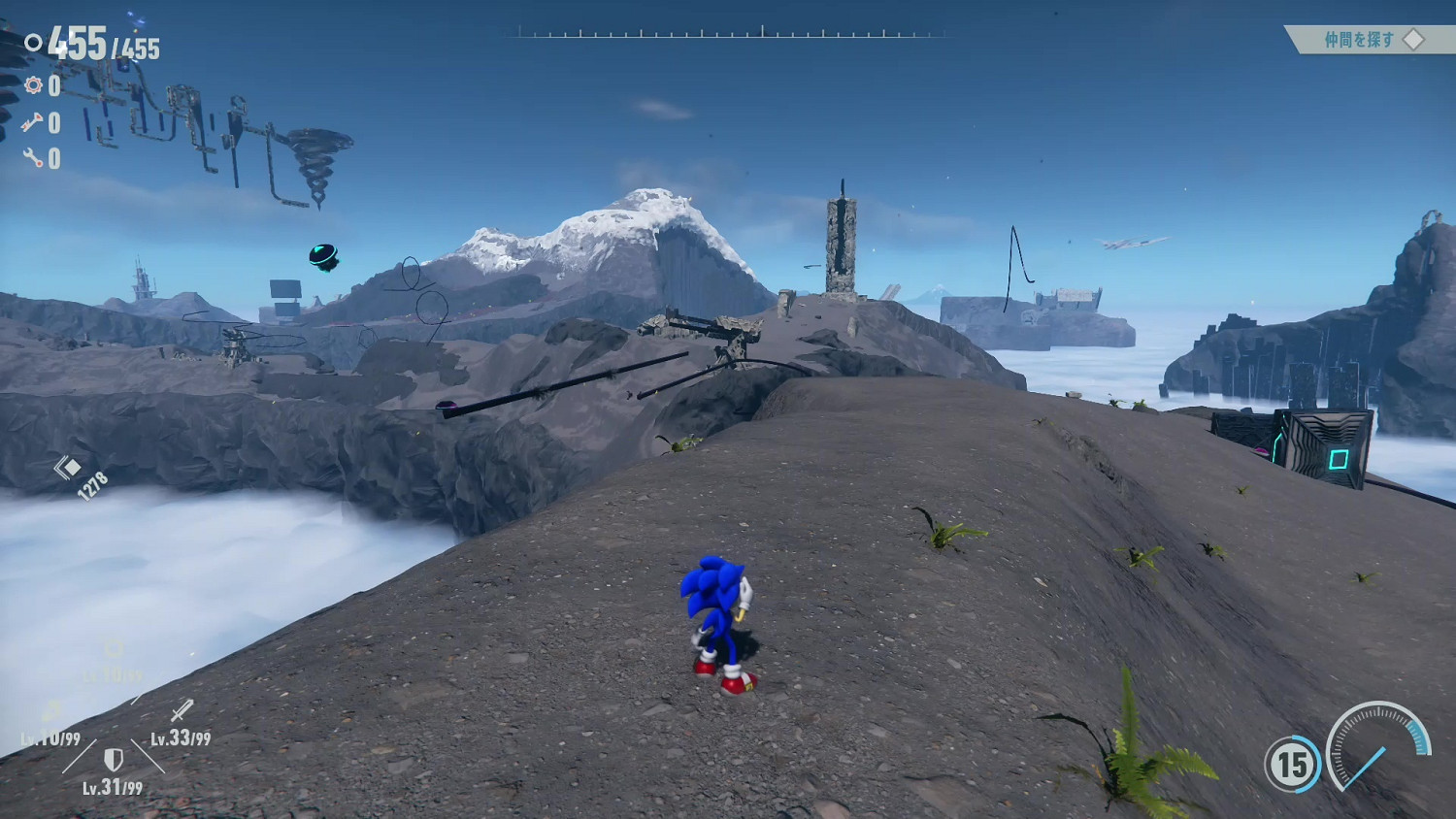Viewport: 1456px width, 819px height.
Task: Select the shield defense level icon
Action: click(x=114, y=758)
